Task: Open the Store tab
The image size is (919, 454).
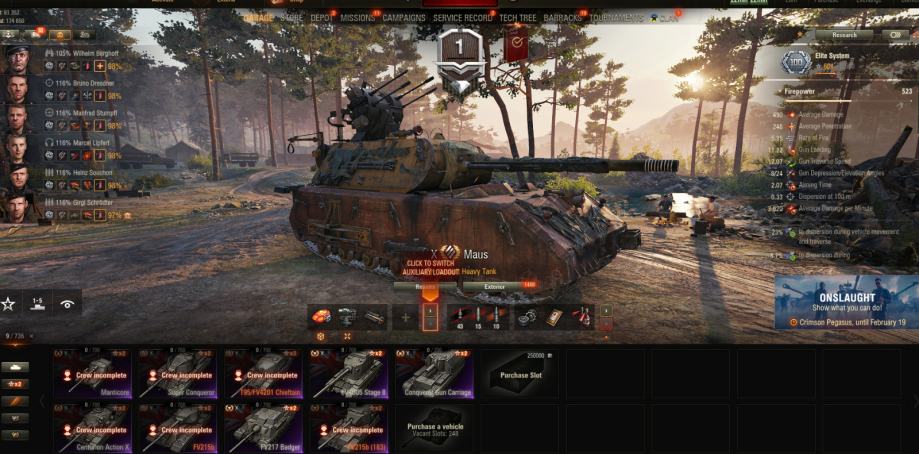Action: click(x=292, y=18)
